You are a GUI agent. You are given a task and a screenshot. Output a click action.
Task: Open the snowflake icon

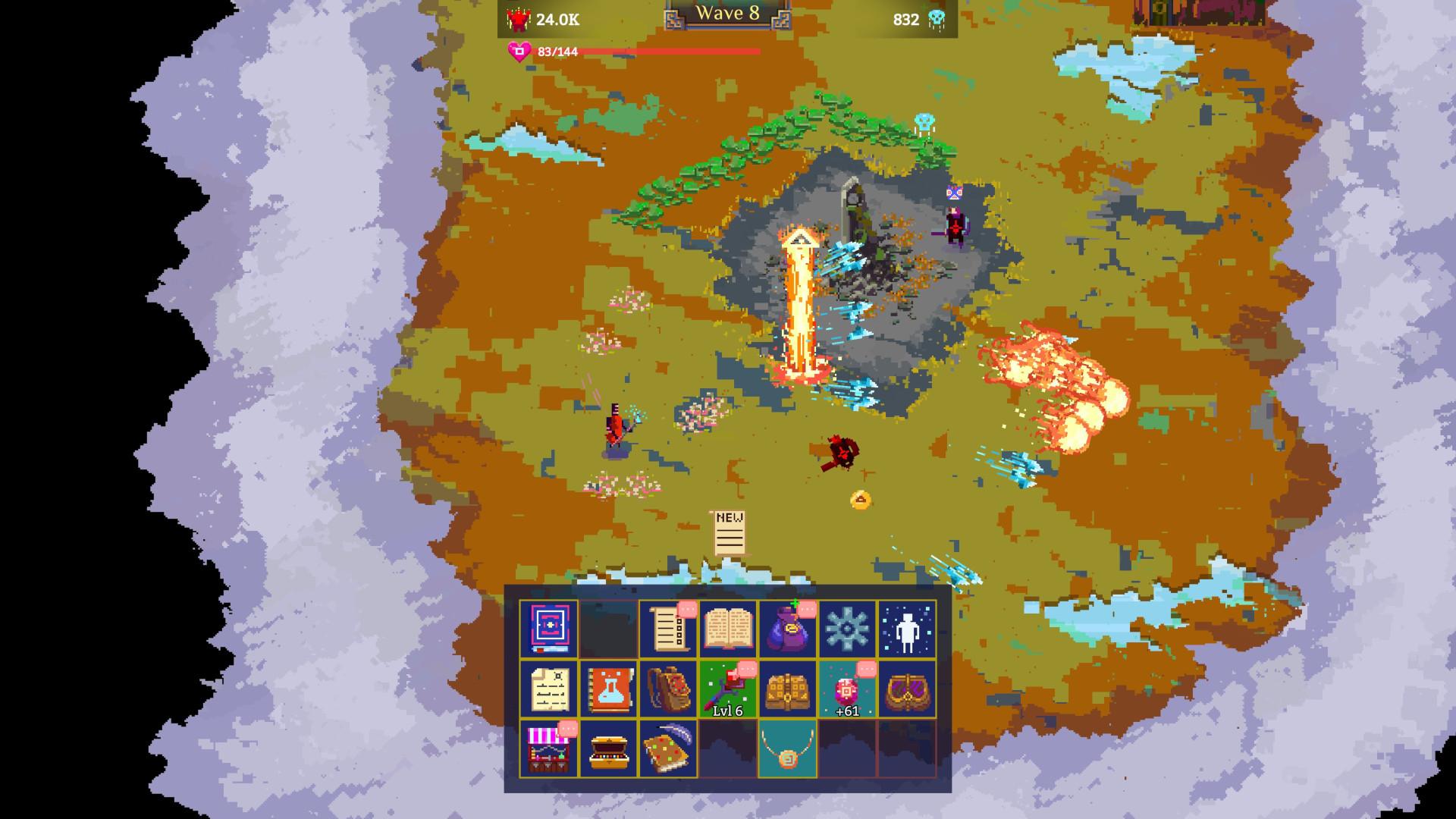847,629
